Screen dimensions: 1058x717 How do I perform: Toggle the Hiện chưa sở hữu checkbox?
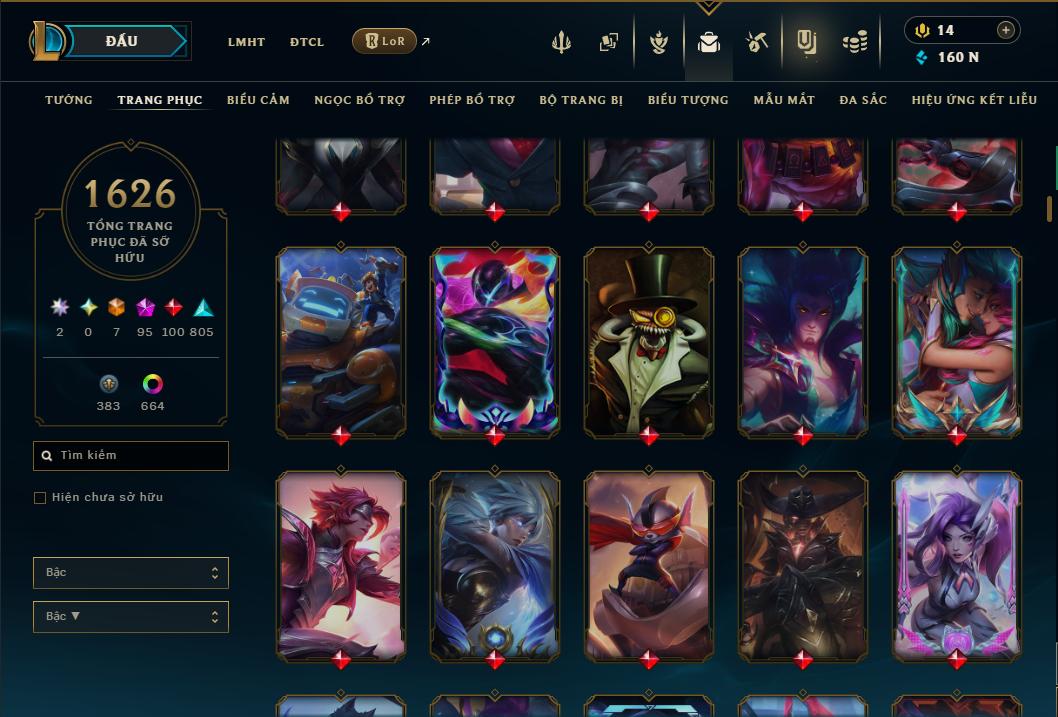click(x=40, y=498)
